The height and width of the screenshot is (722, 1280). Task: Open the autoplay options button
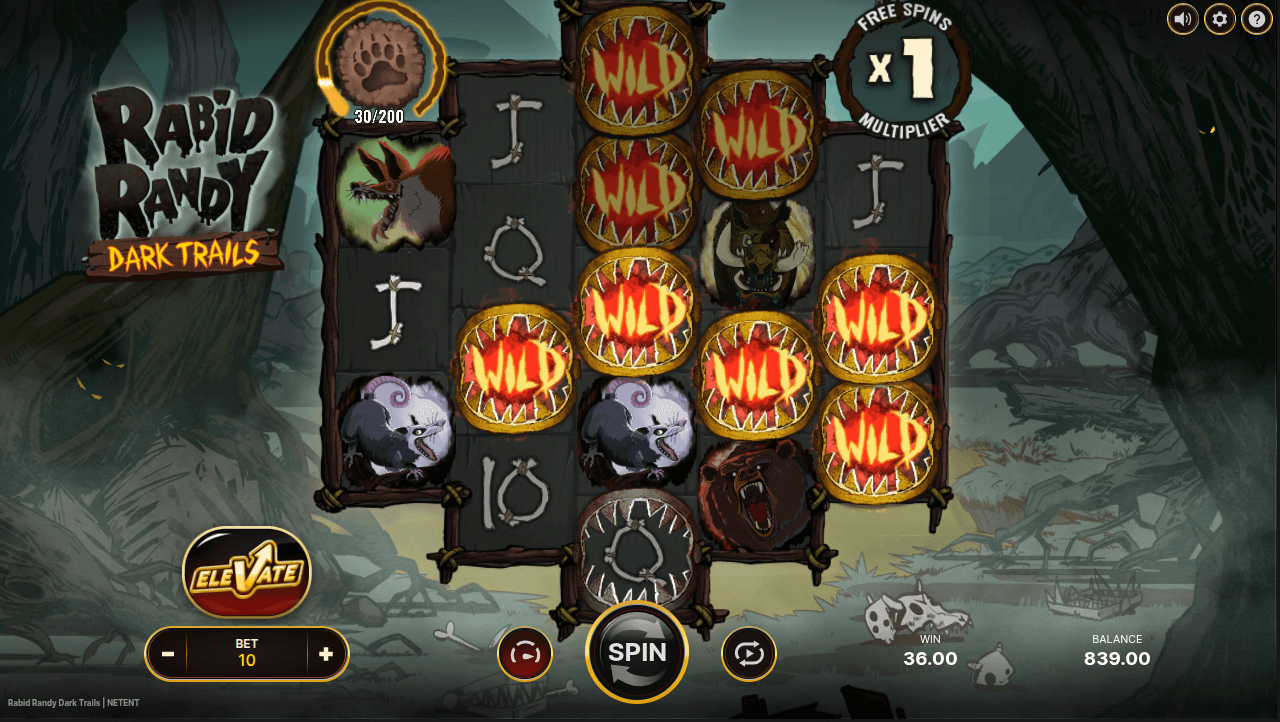[749, 654]
